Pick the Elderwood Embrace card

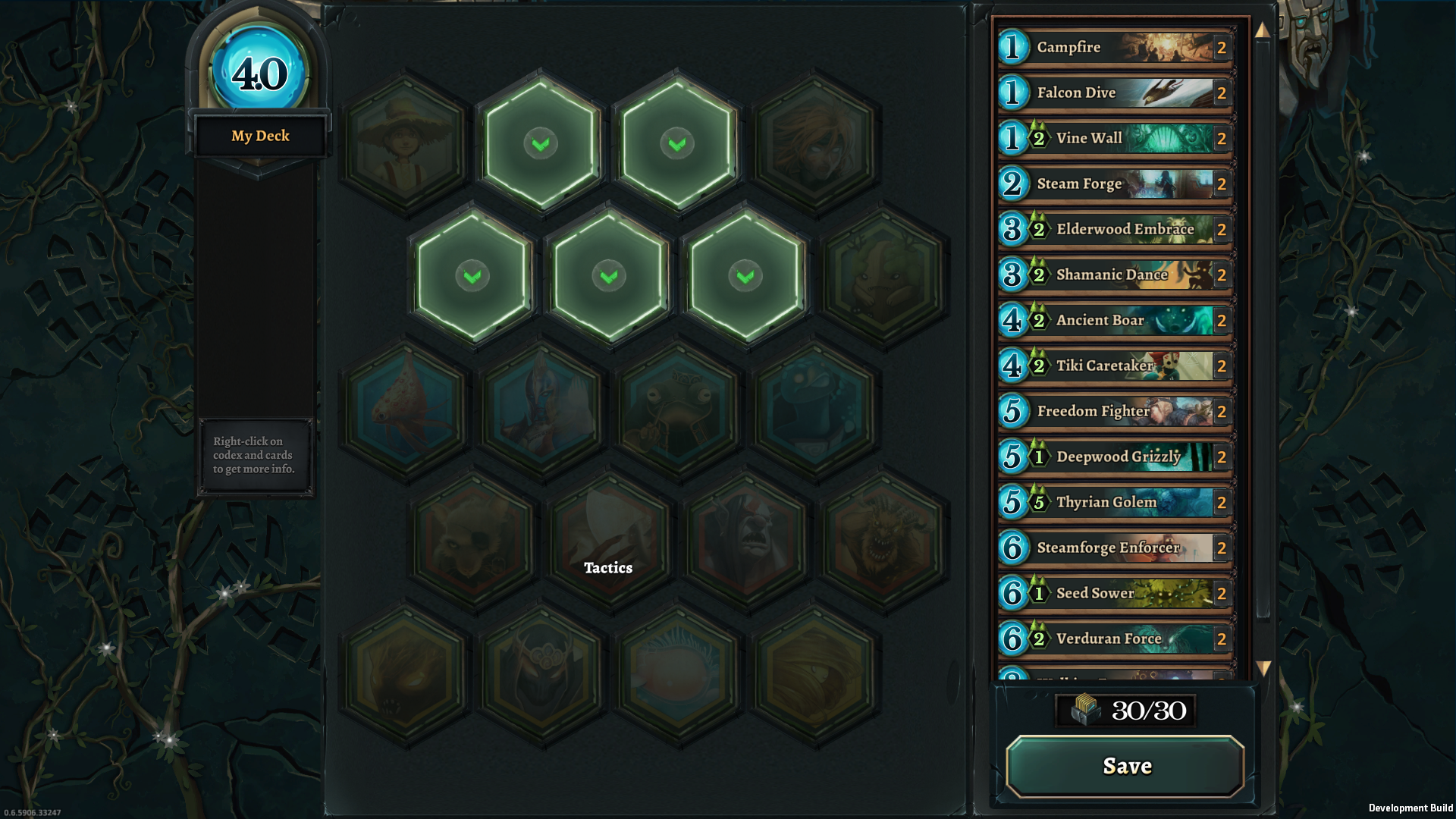click(x=1115, y=229)
